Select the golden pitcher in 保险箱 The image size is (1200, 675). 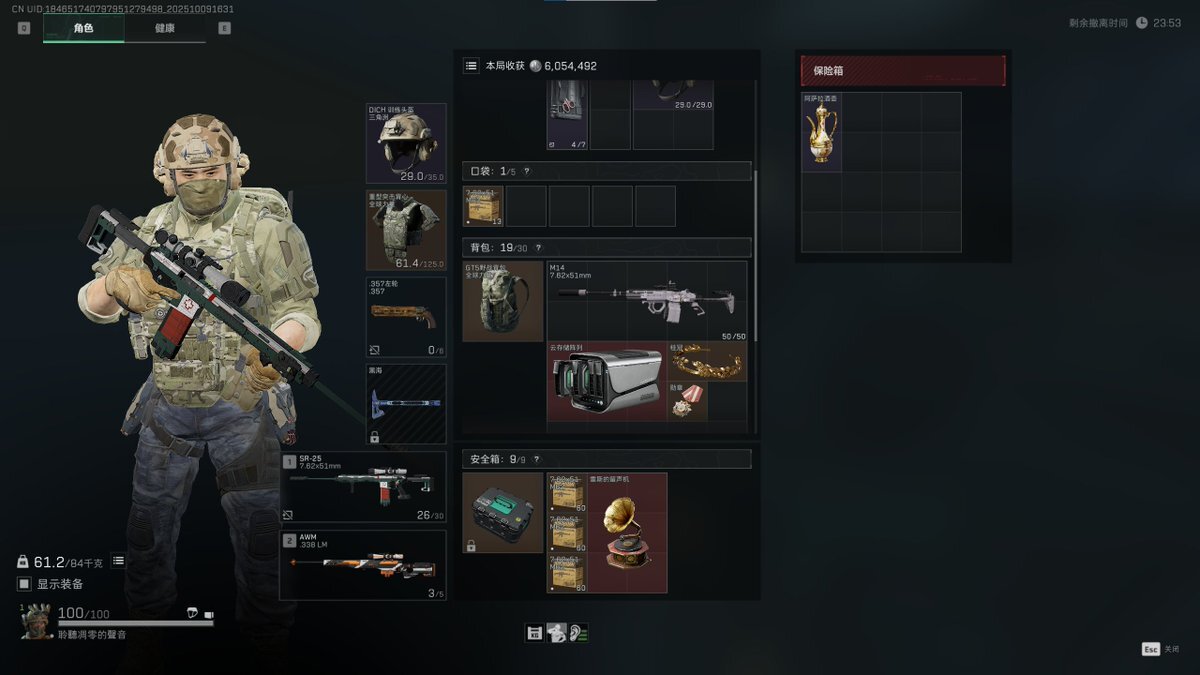point(822,134)
